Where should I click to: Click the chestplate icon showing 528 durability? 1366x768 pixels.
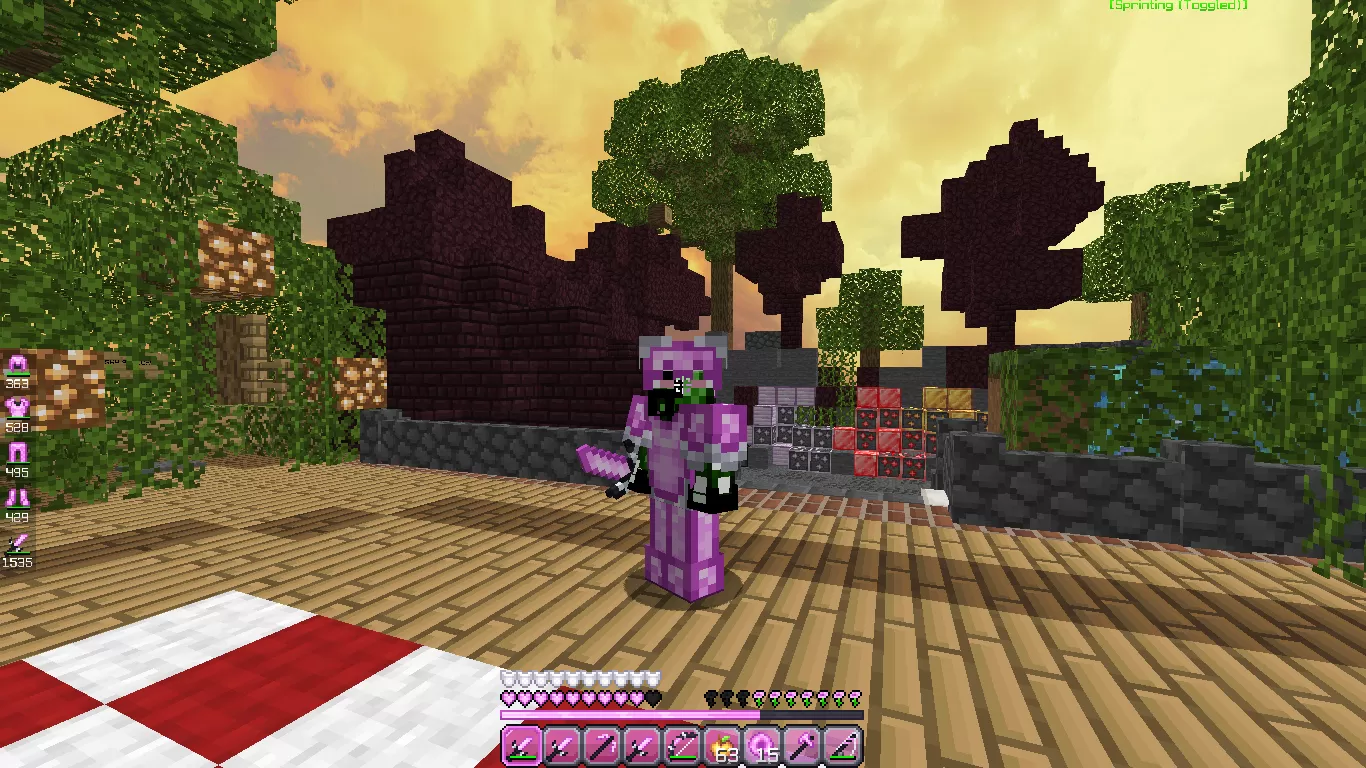[17, 405]
